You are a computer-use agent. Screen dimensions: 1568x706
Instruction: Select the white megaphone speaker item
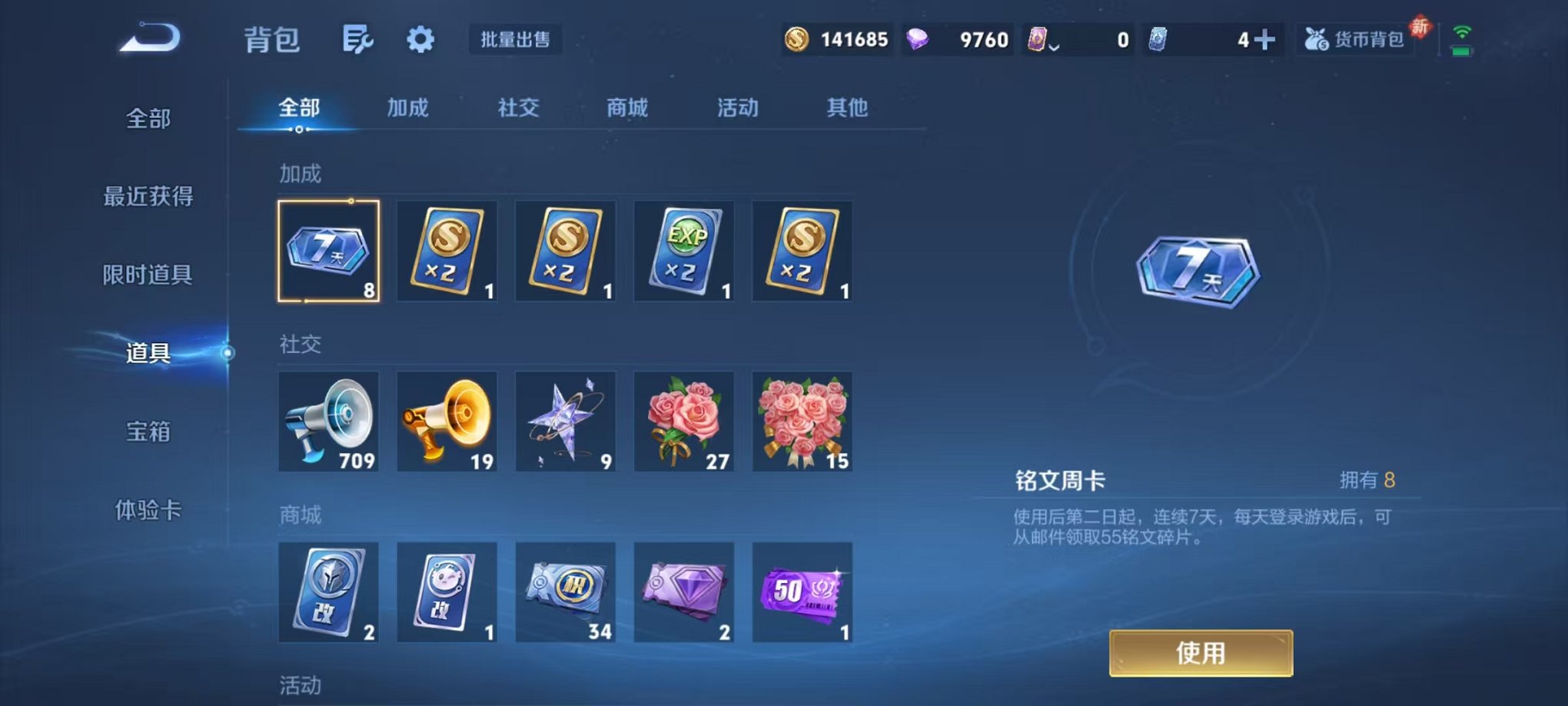pos(328,421)
